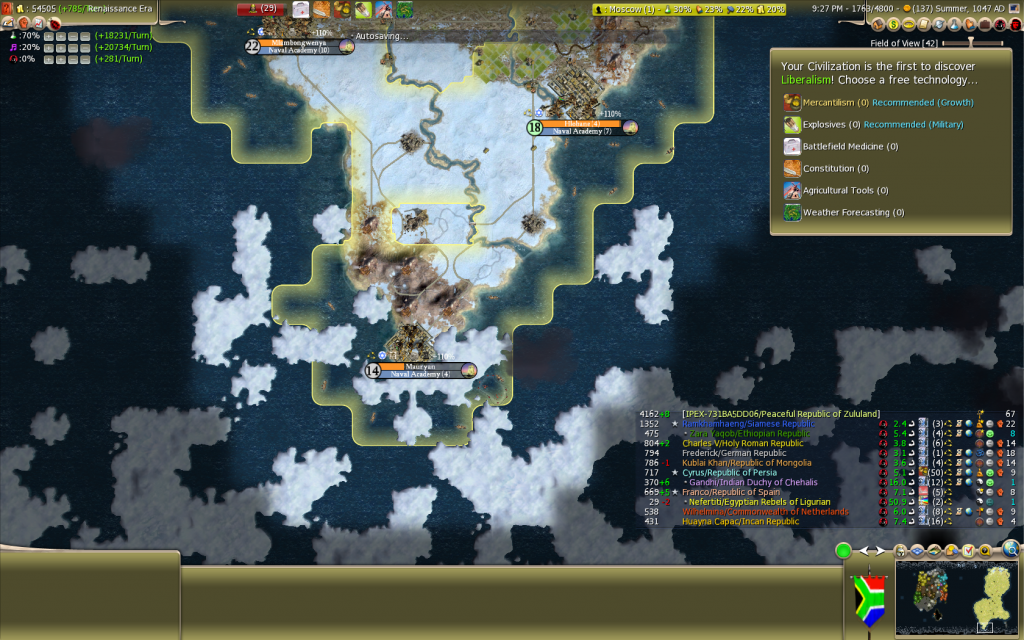Click the green end turn button
1024x640 pixels.
coord(843,550)
